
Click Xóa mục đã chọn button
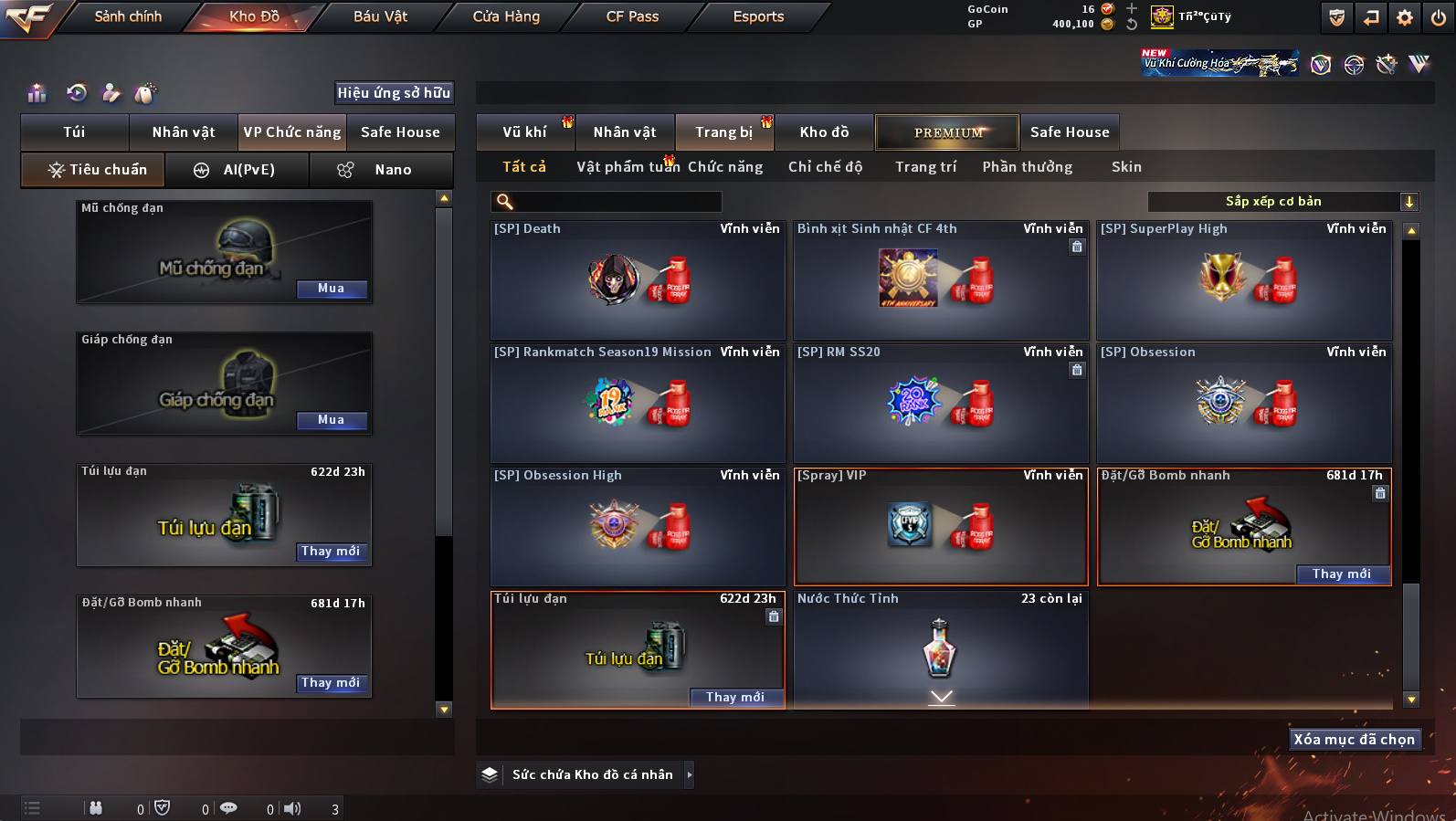coord(1354,740)
